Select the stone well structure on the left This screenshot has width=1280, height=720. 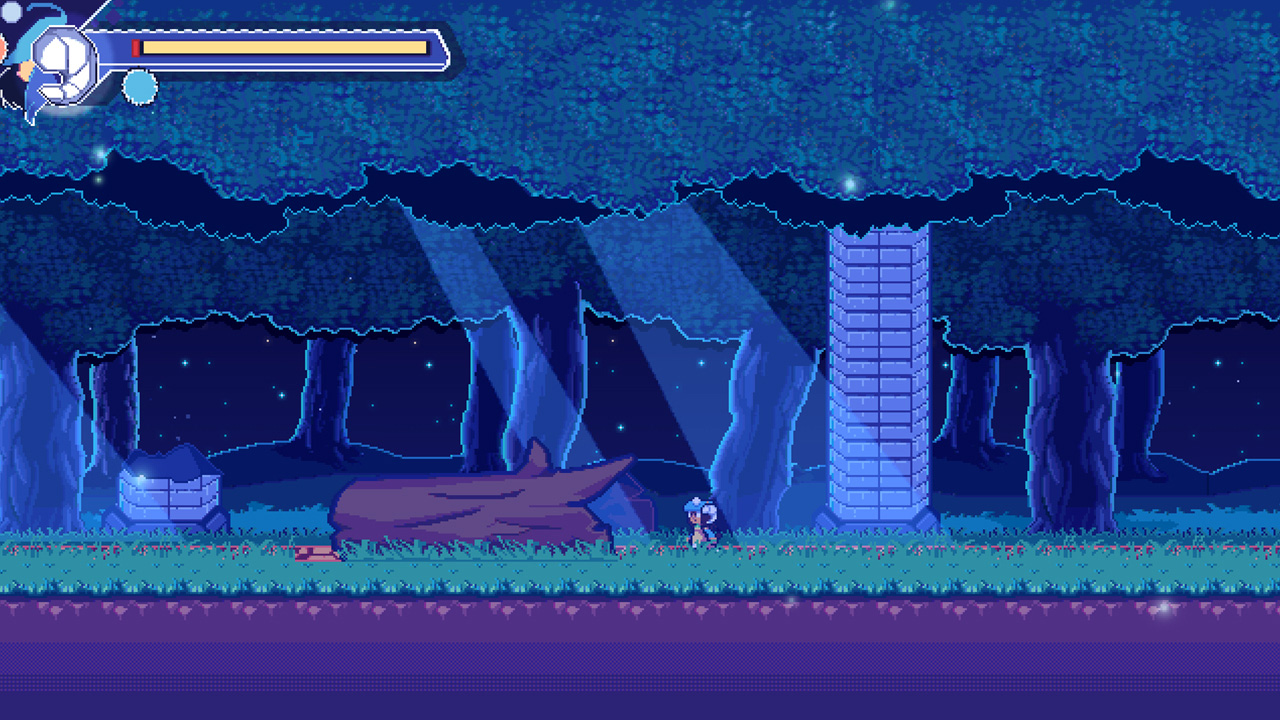(x=172, y=495)
